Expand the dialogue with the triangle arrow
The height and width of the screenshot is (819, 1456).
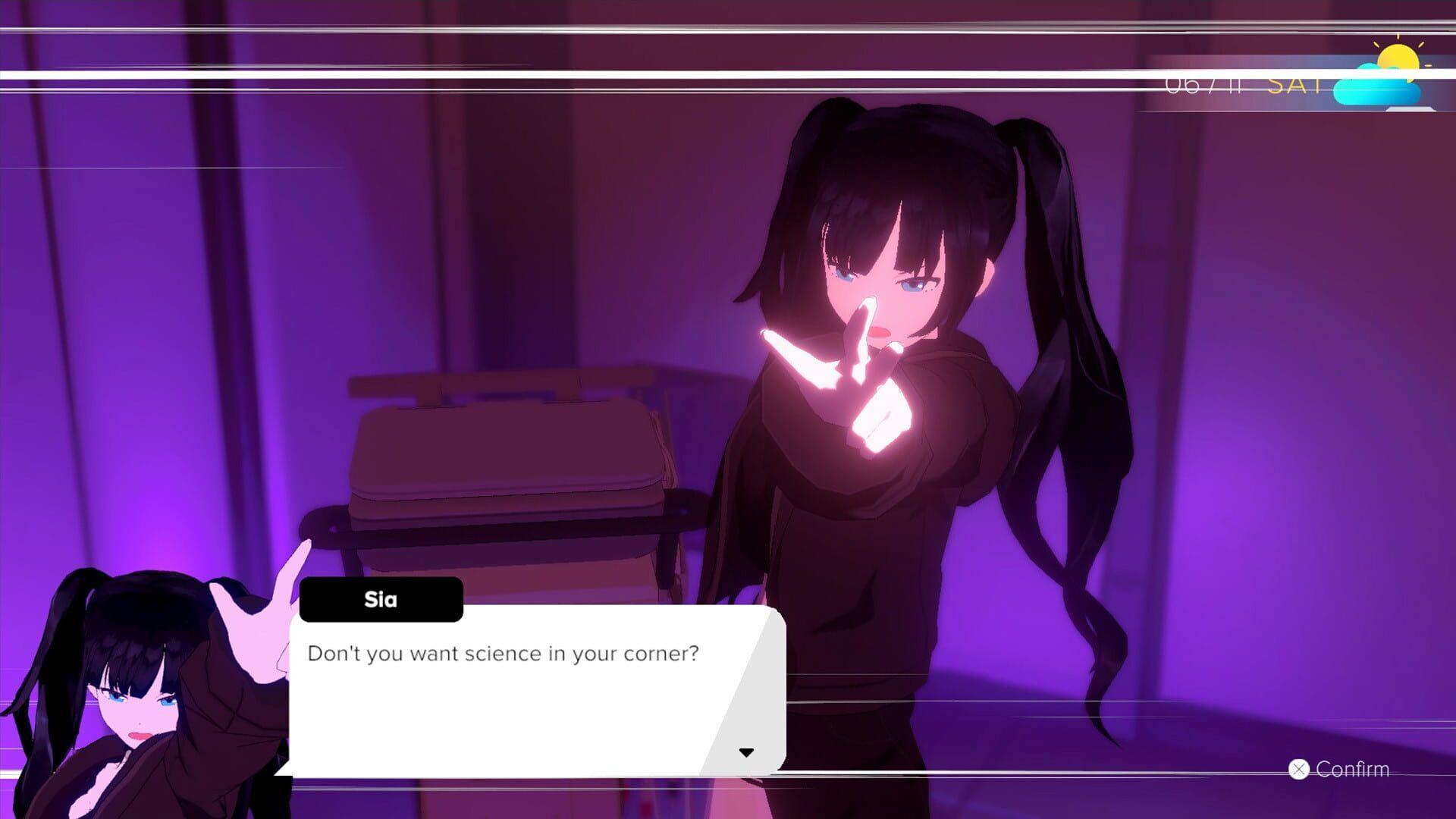click(x=747, y=753)
